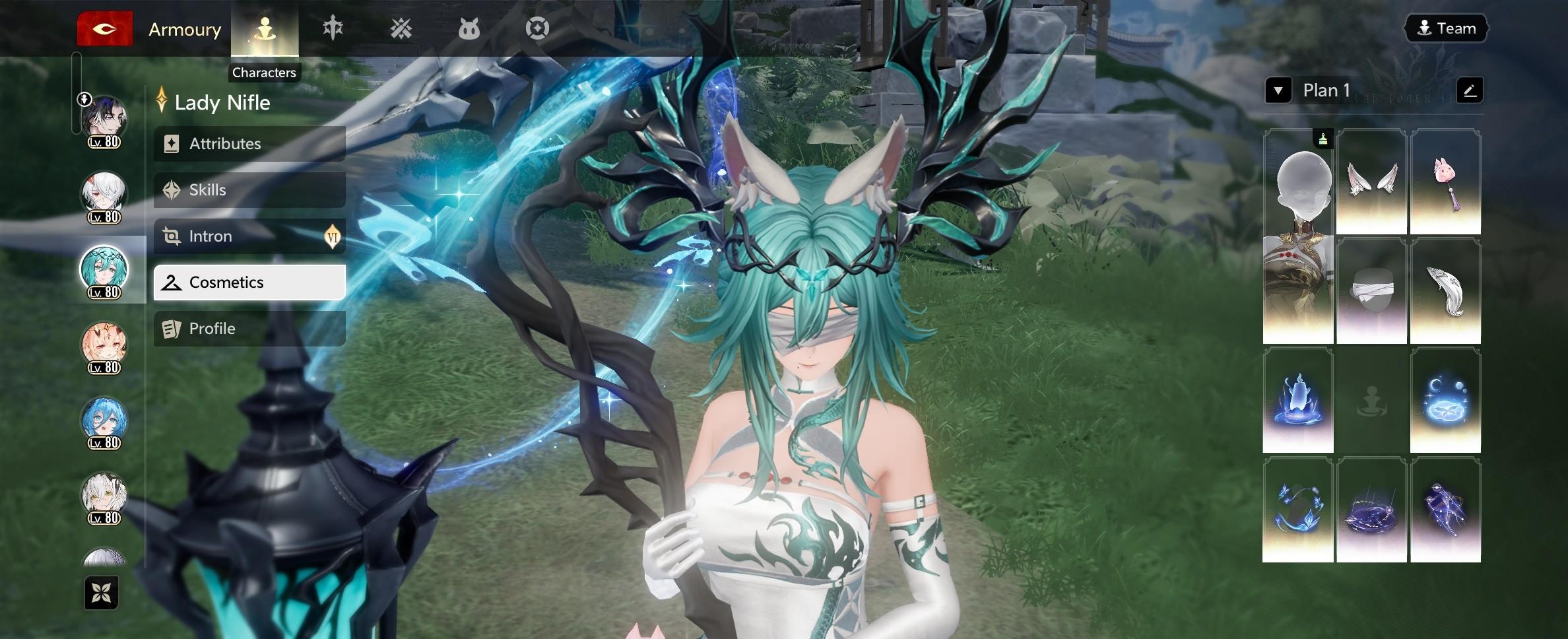Select the white-haired red-eyed character portrait
This screenshot has width=1568, height=639.
click(104, 195)
